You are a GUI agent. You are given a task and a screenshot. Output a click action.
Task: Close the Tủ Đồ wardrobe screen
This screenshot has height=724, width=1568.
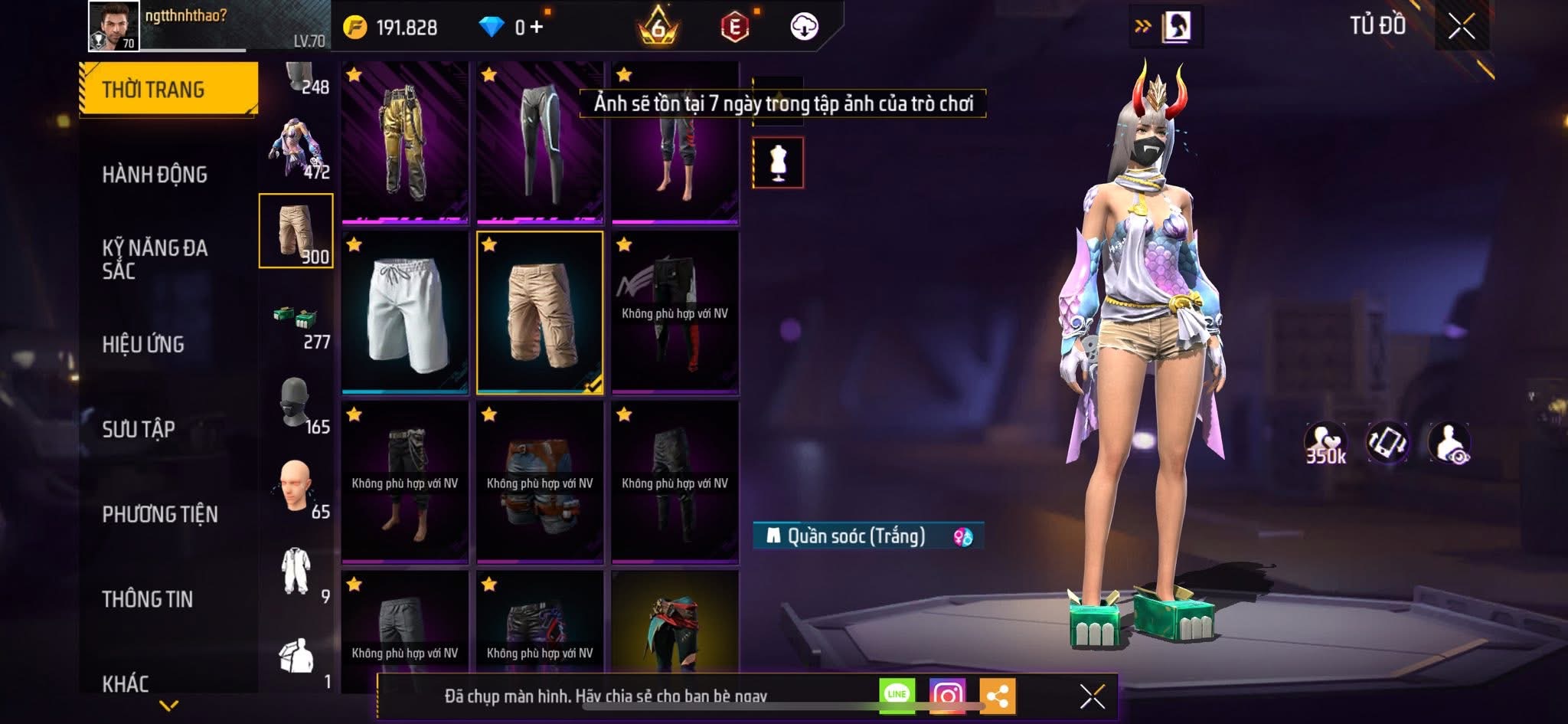coord(1461,27)
